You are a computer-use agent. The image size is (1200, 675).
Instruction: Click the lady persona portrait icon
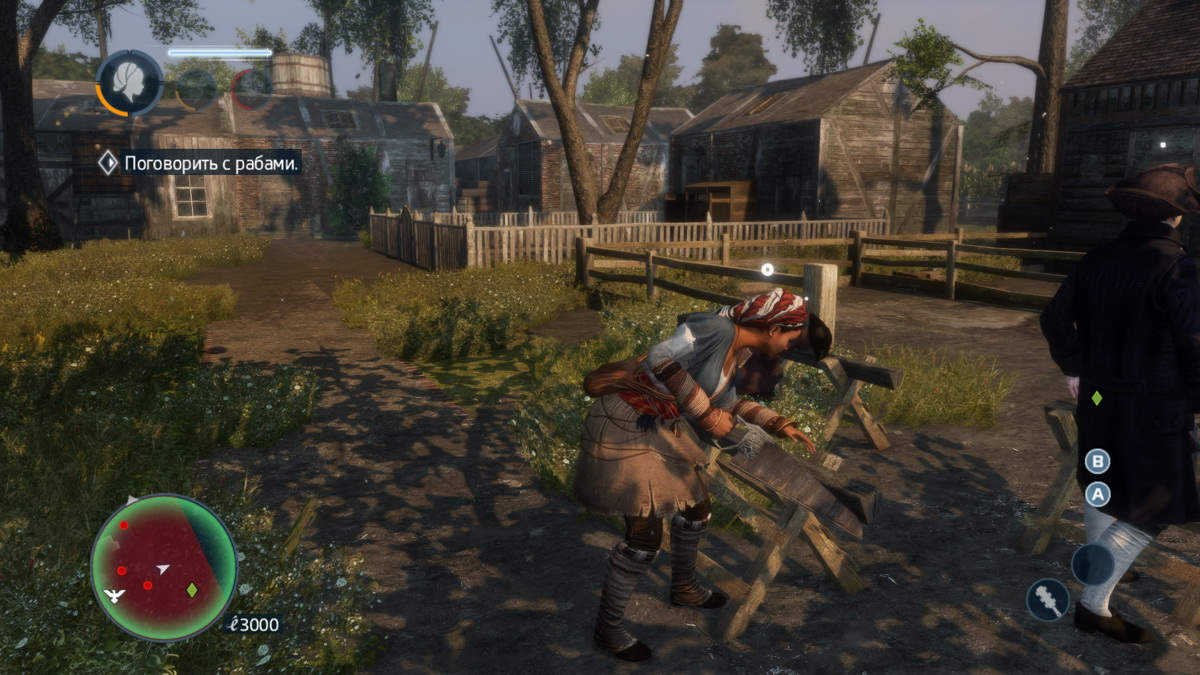(129, 82)
